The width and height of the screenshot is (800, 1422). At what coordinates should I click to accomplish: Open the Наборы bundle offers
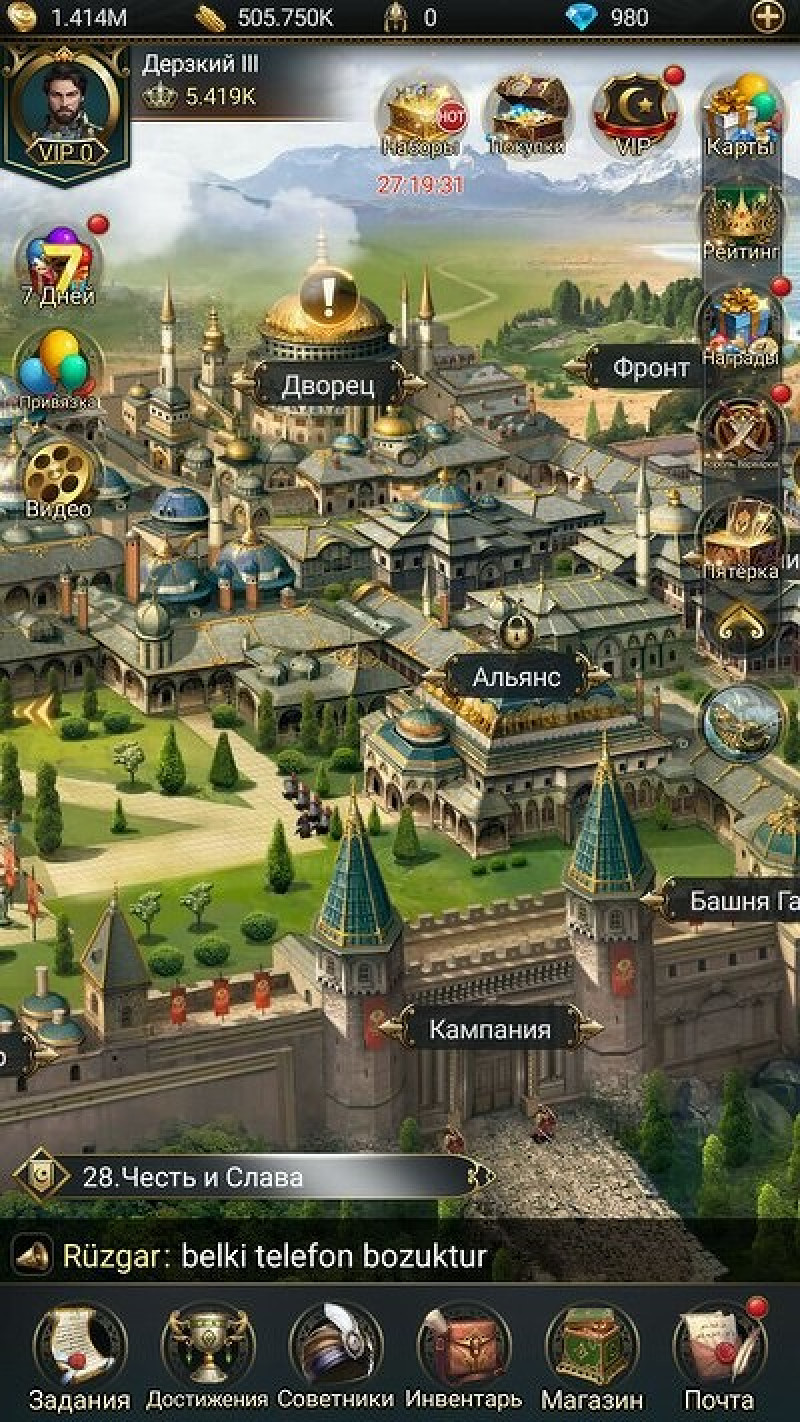420,115
